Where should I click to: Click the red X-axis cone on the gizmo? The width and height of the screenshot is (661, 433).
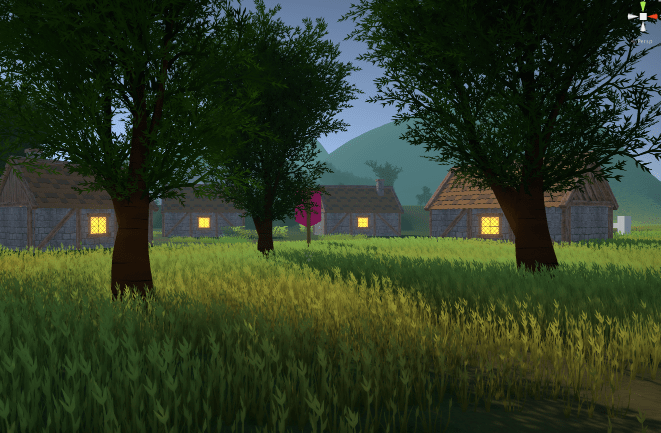[x=652, y=17]
